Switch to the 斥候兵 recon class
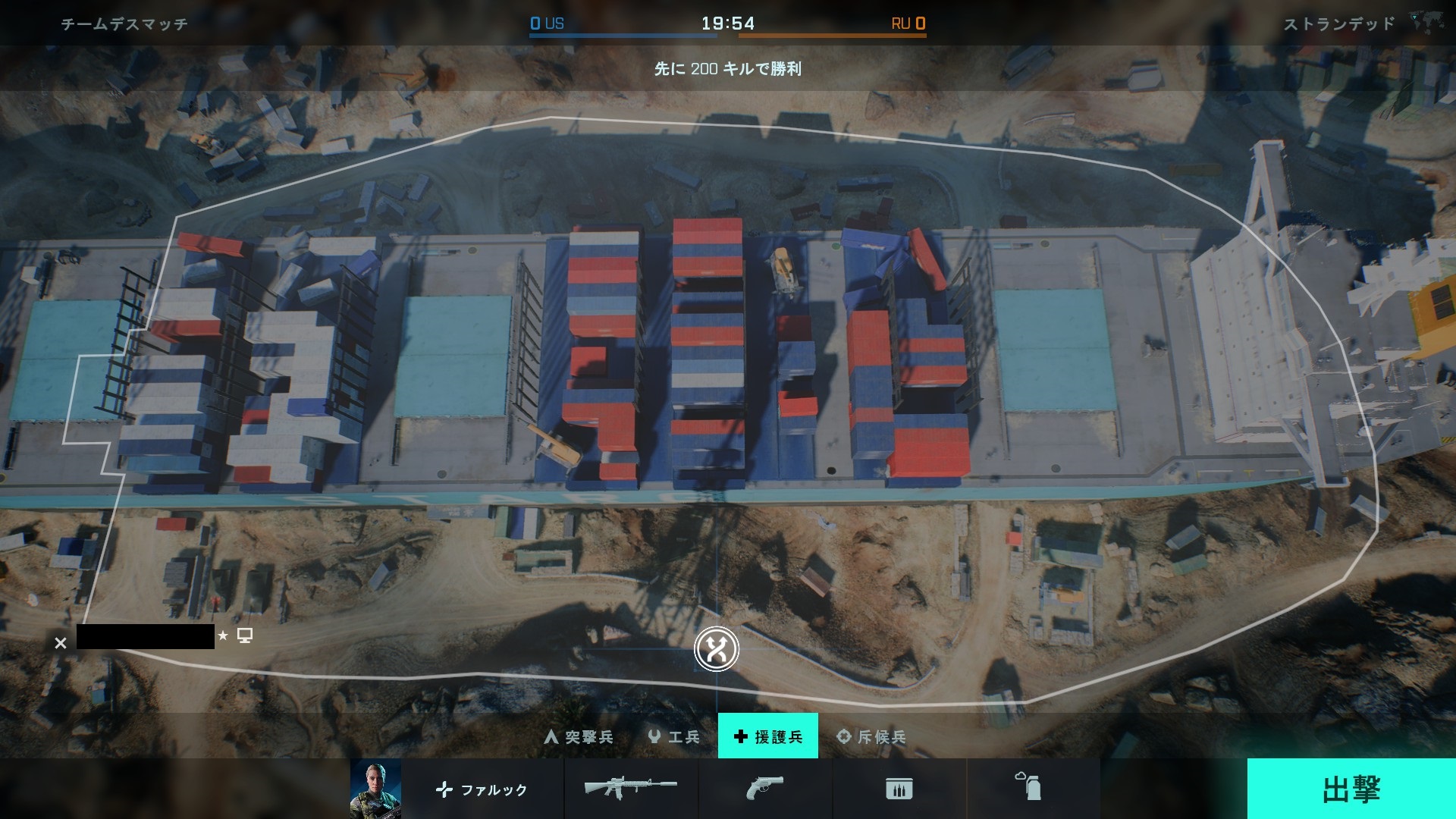1456x819 pixels. point(871,736)
